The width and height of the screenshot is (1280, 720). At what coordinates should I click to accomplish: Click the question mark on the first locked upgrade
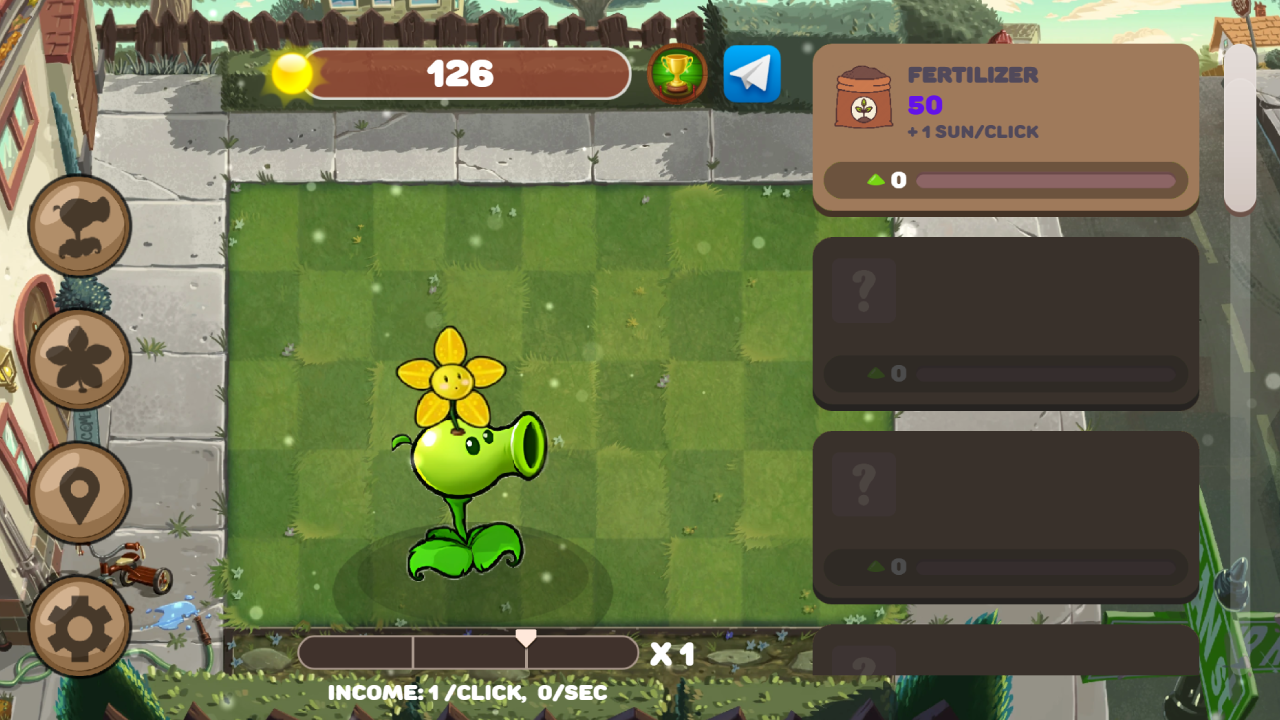pos(863,289)
